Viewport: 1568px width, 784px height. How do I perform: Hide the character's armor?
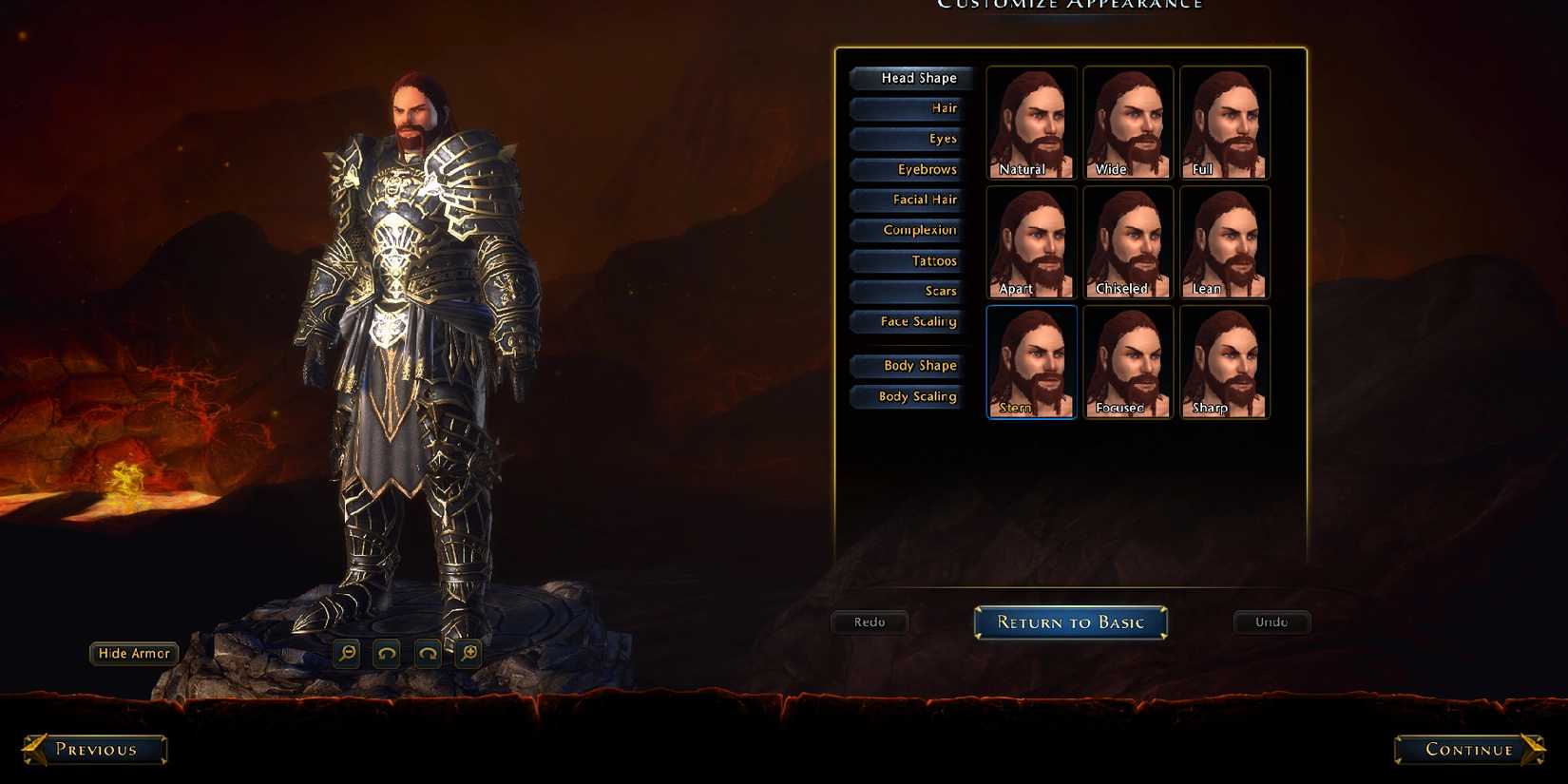point(133,654)
